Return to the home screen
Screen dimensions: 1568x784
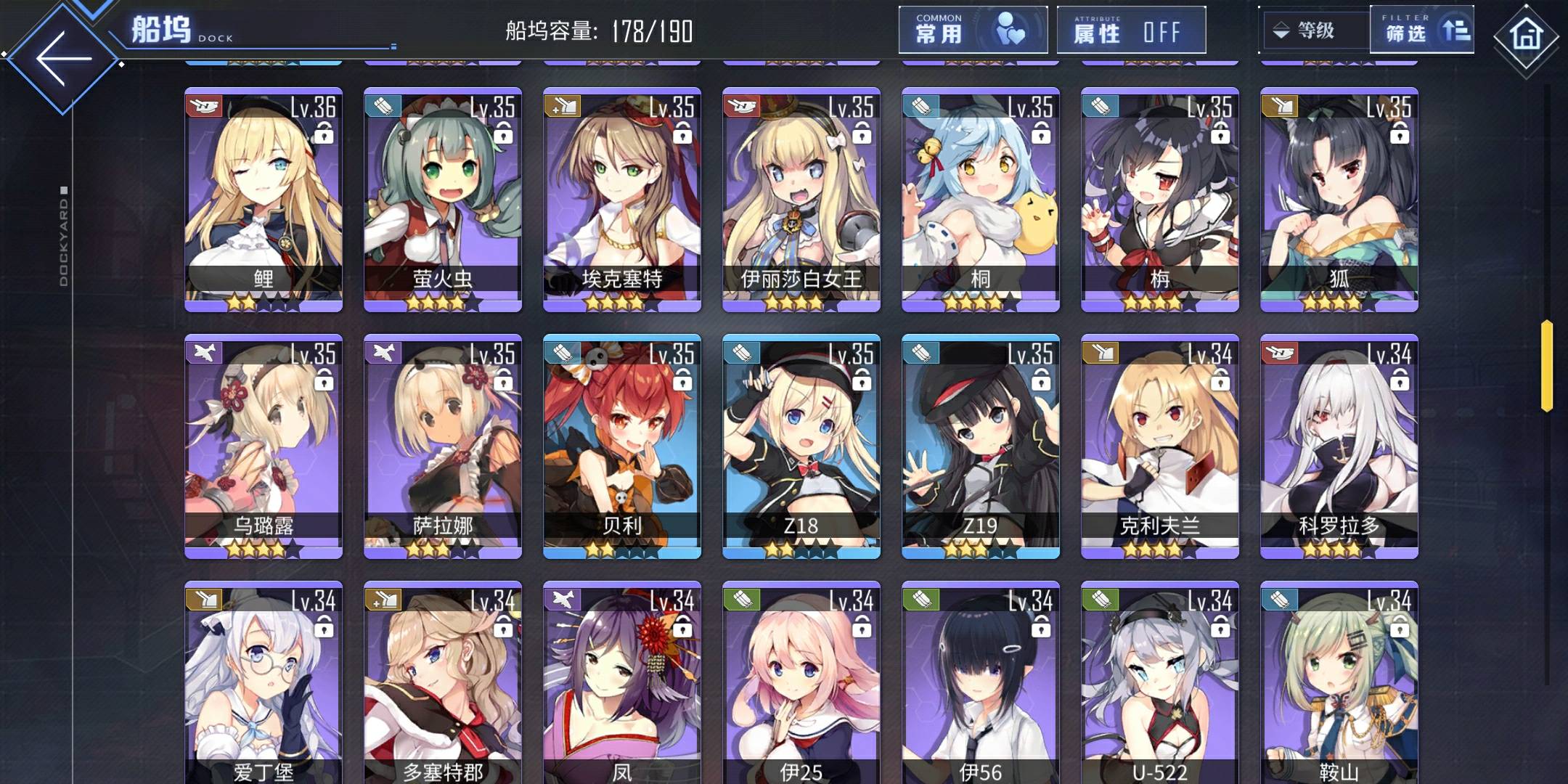tap(1525, 36)
